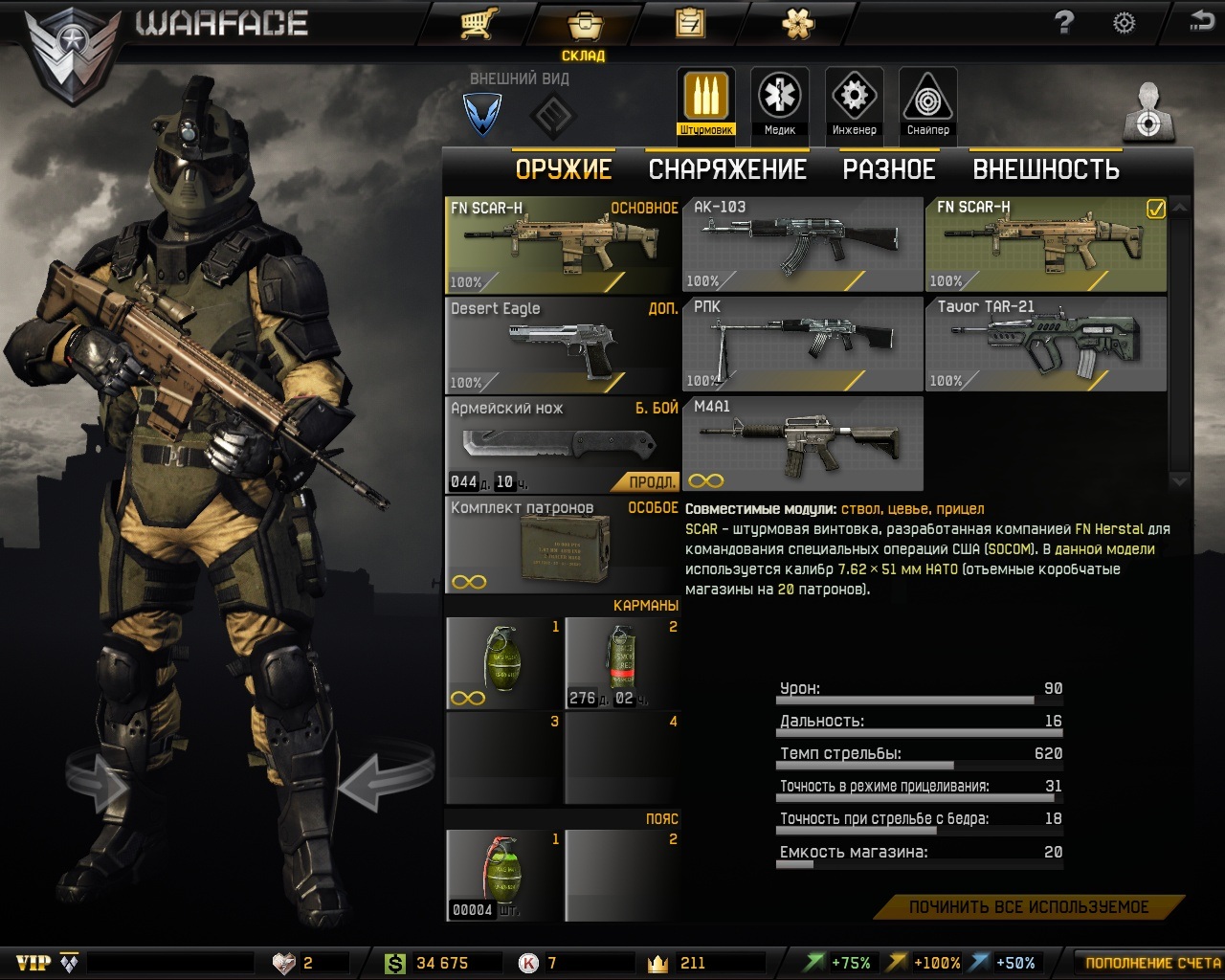Choose the Инженер class
The width and height of the screenshot is (1225, 980).
[x=854, y=103]
